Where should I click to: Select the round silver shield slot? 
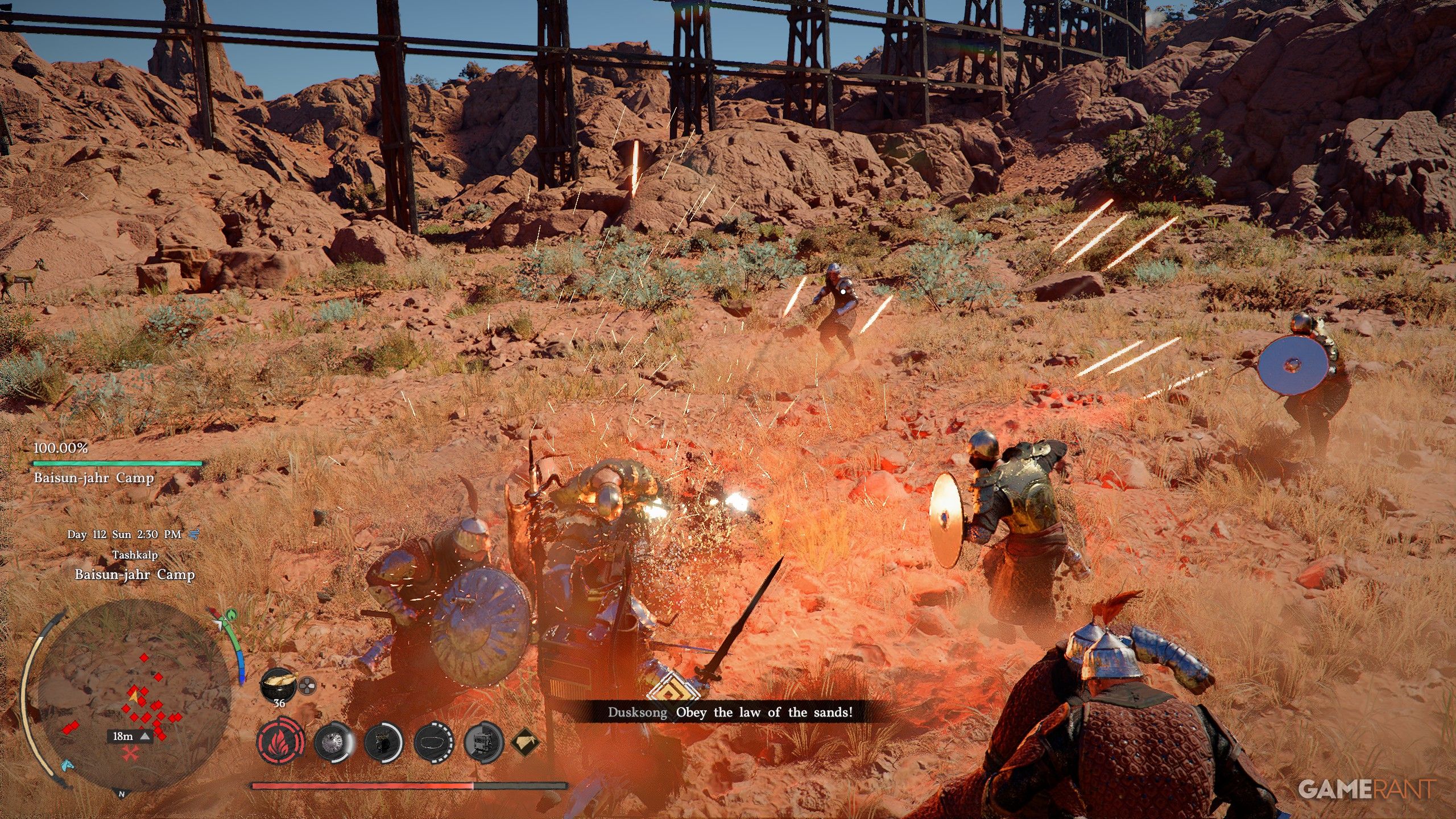tap(333, 742)
